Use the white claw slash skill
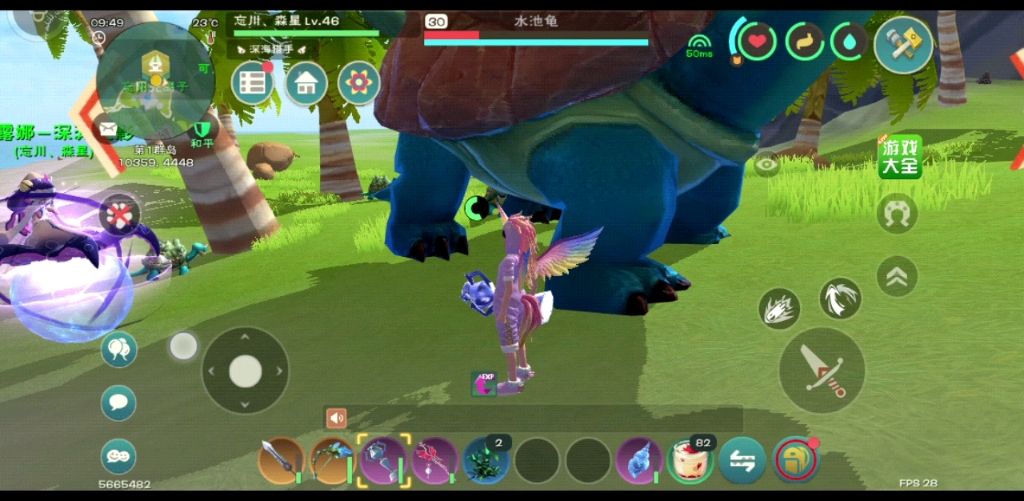The image size is (1024, 501). [840, 298]
